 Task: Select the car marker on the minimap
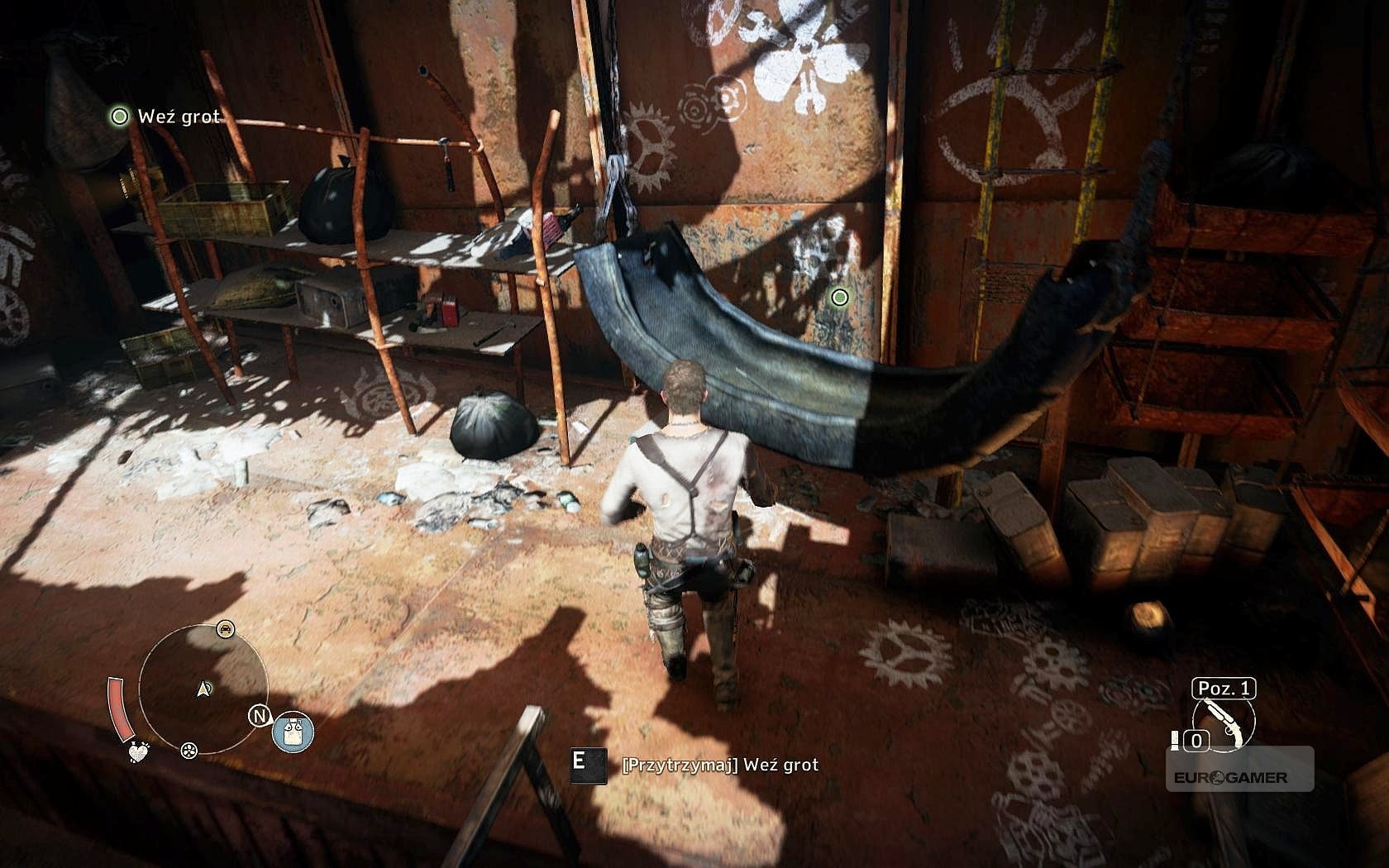(224, 629)
